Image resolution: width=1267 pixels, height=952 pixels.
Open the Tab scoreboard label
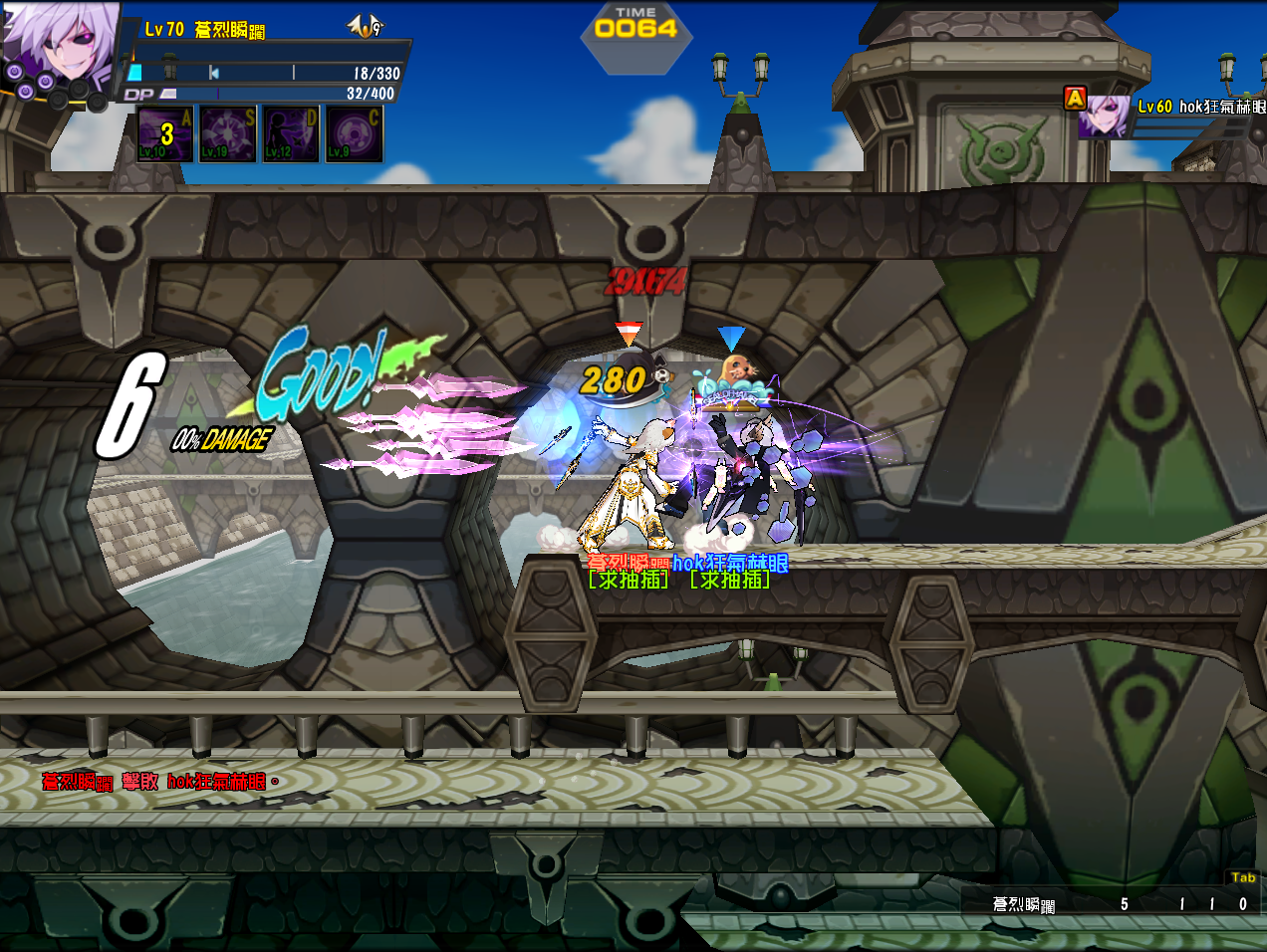click(x=1242, y=877)
